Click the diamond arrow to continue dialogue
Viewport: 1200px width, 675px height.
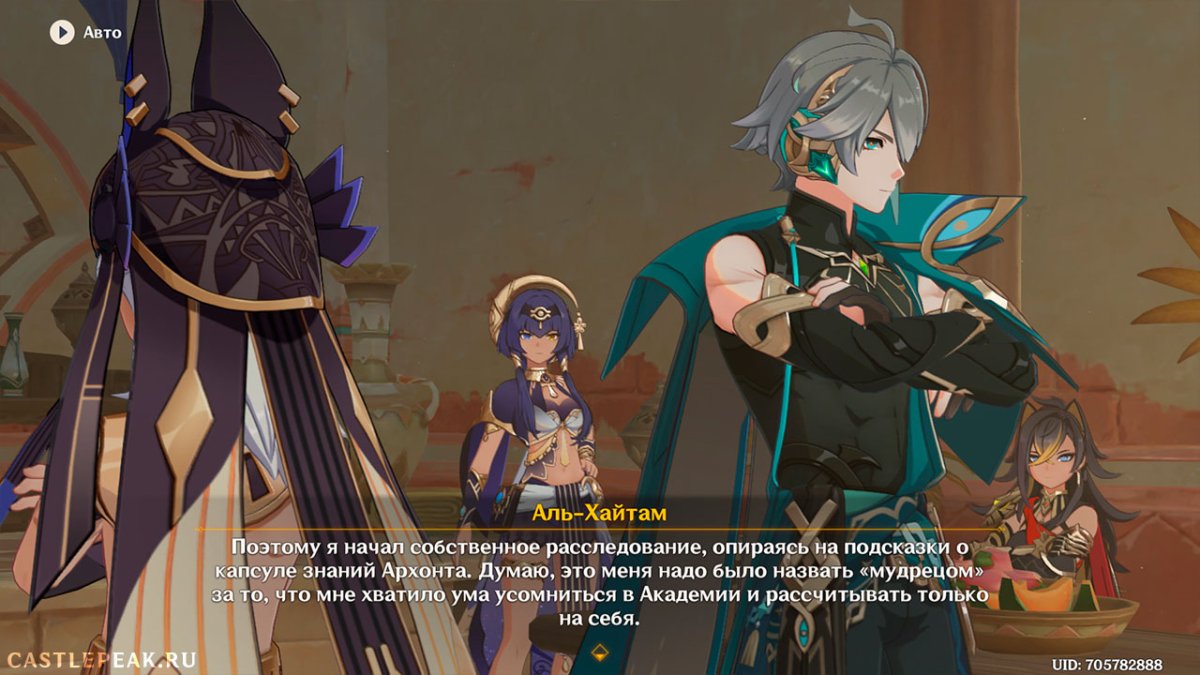(599, 653)
